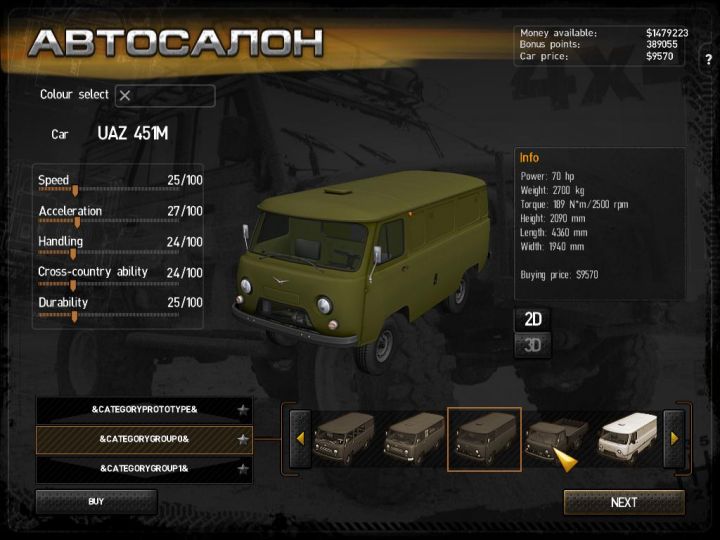The width and height of the screenshot is (720, 540).
Task: Open the colour select box
Action: (x=165, y=96)
